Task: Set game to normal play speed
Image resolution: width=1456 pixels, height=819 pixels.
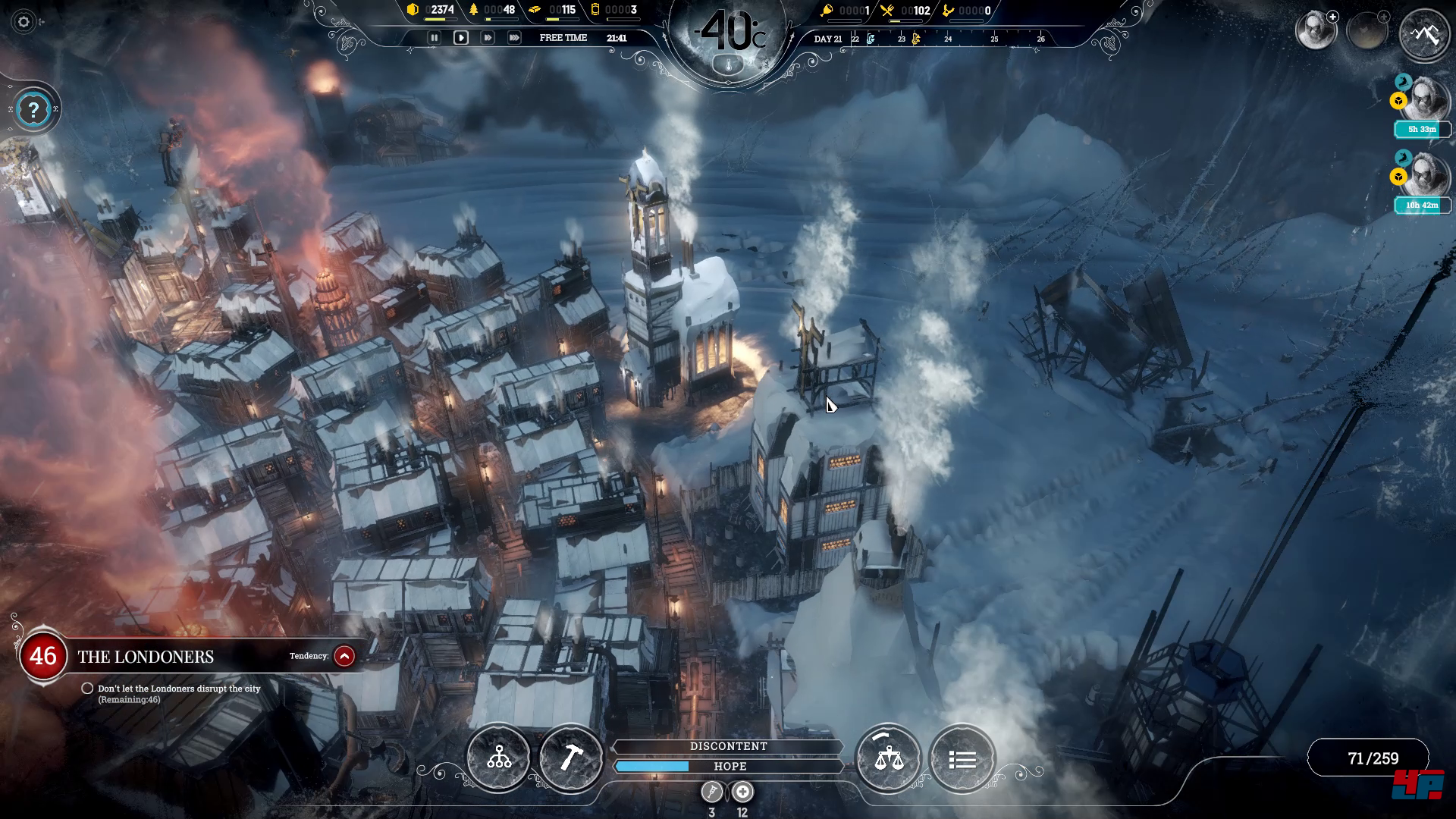Action: (x=460, y=38)
